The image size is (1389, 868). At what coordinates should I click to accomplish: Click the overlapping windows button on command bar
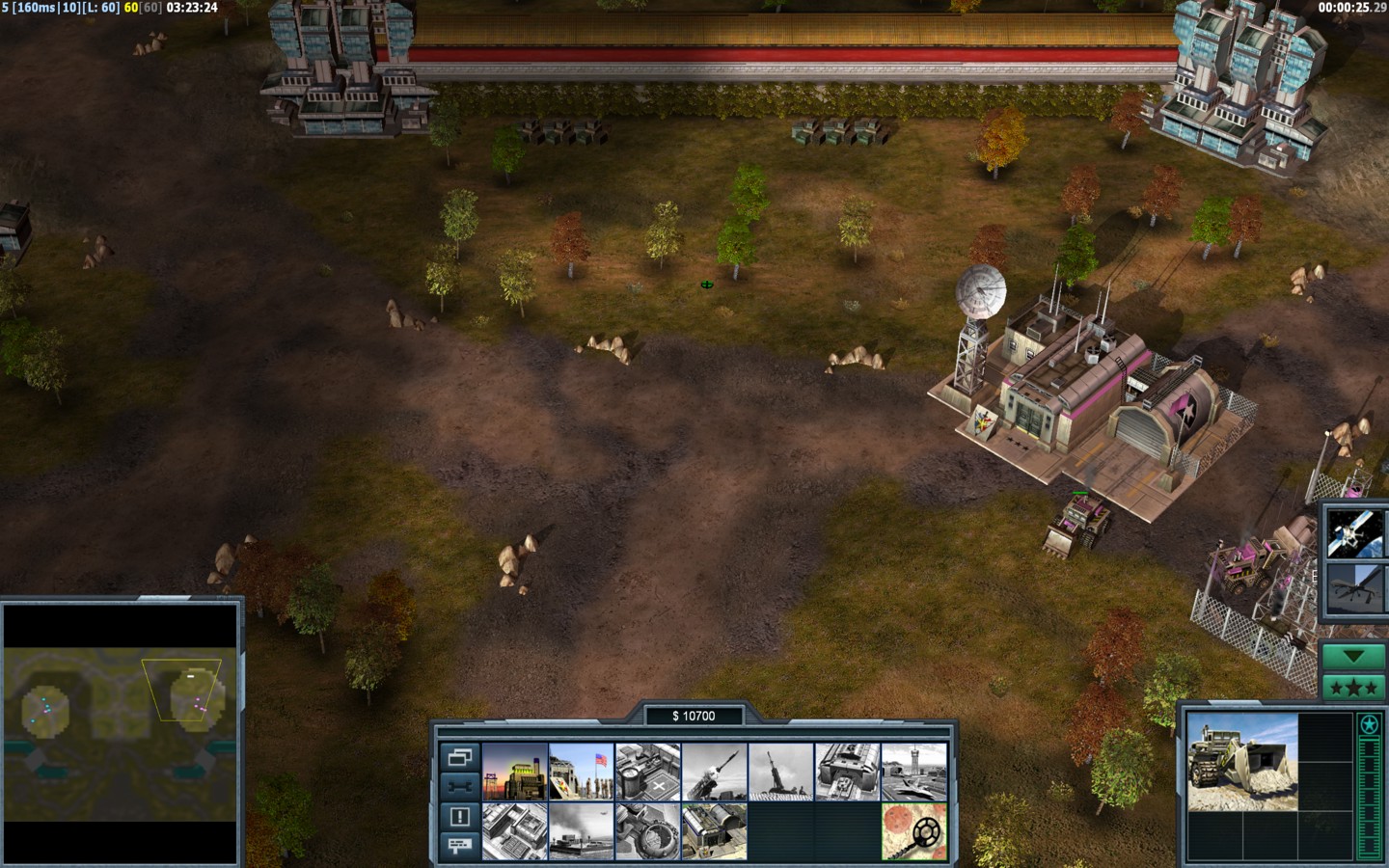click(x=459, y=757)
